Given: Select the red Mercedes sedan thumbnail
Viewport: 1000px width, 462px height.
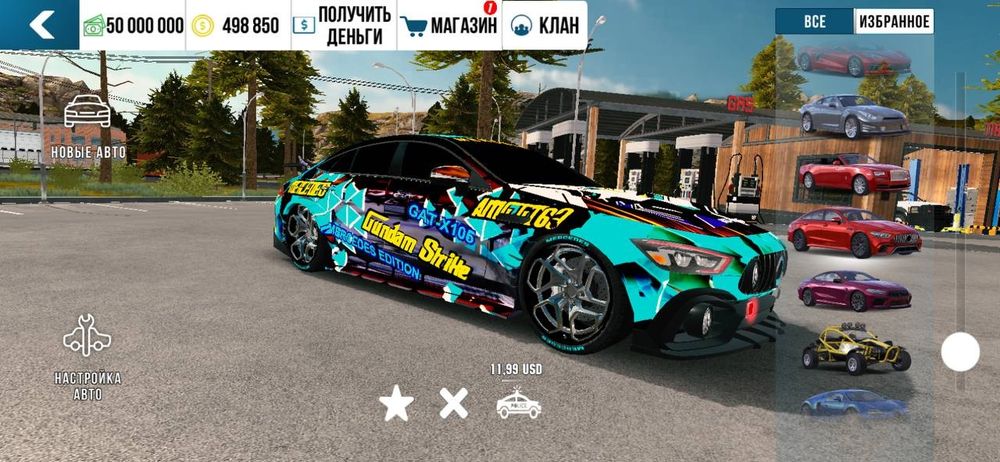Looking at the screenshot, I should click(x=853, y=232).
